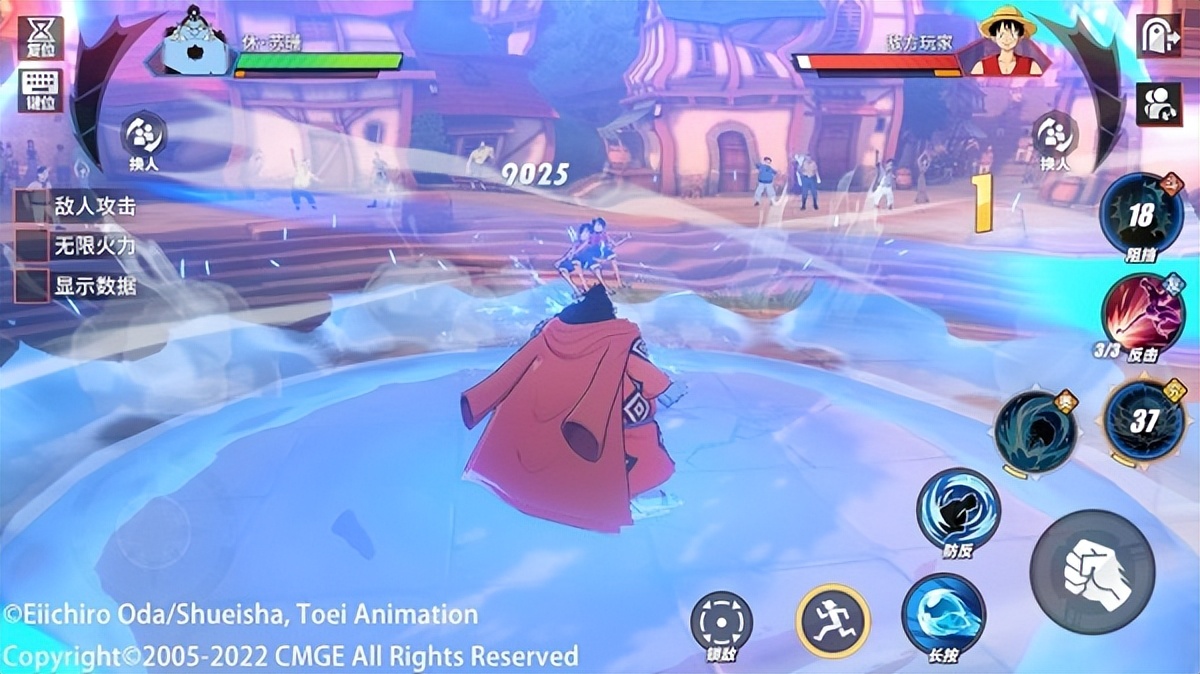Toggle the 敌人攻击 checkbox
The image size is (1200, 674).
tap(32, 207)
